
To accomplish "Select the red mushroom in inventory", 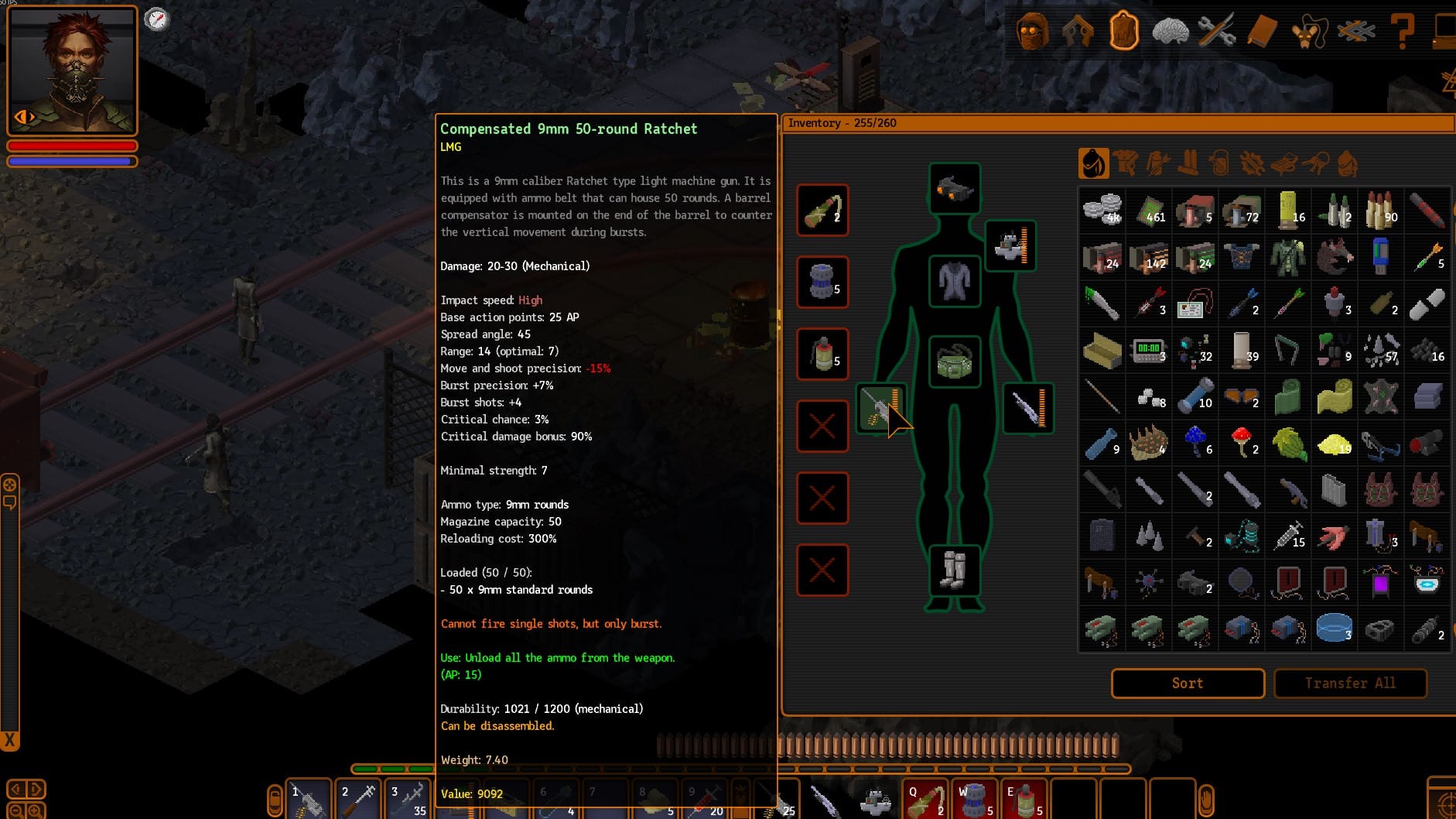I will tap(1242, 442).
